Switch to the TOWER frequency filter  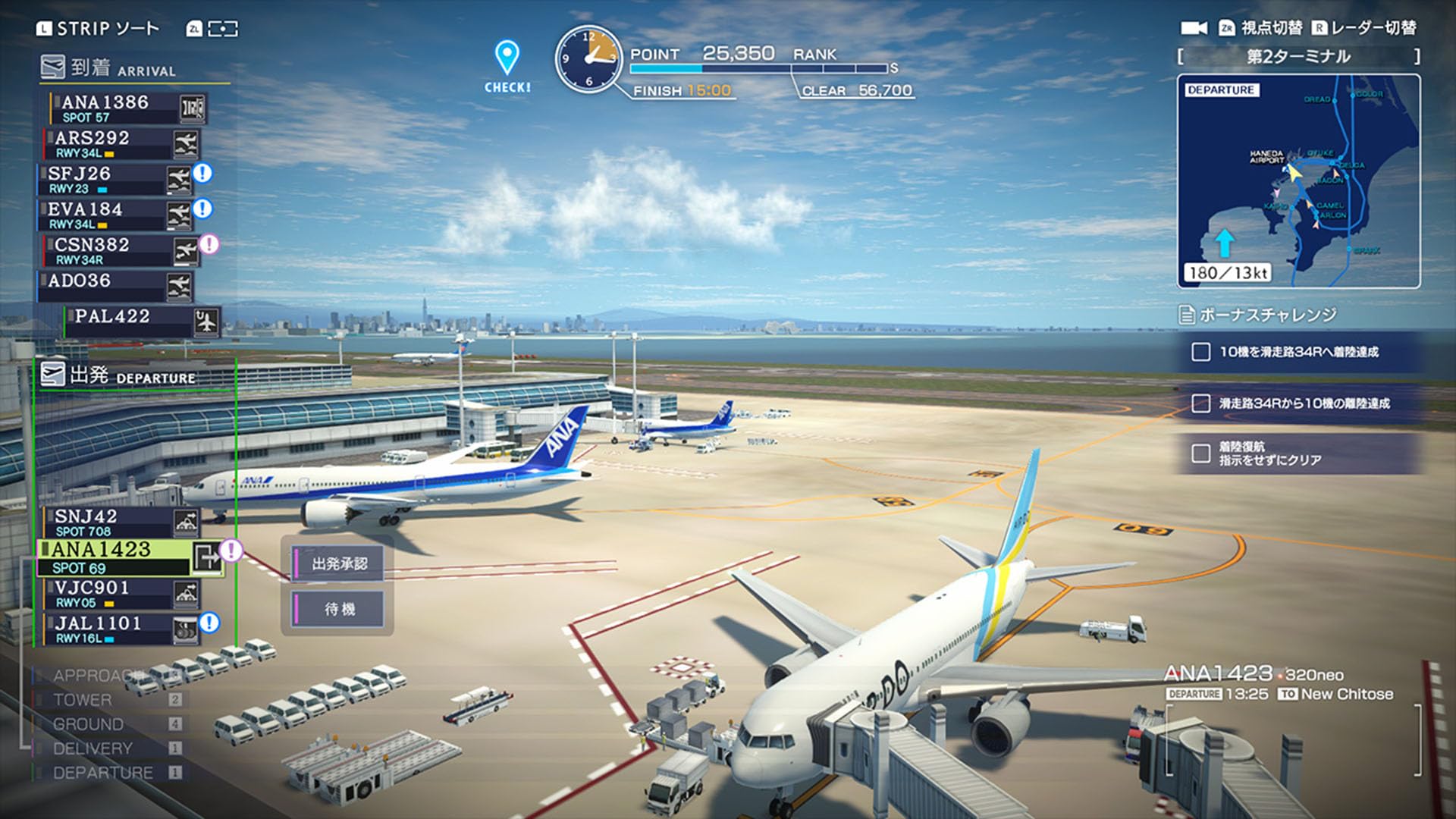pyautogui.click(x=83, y=700)
